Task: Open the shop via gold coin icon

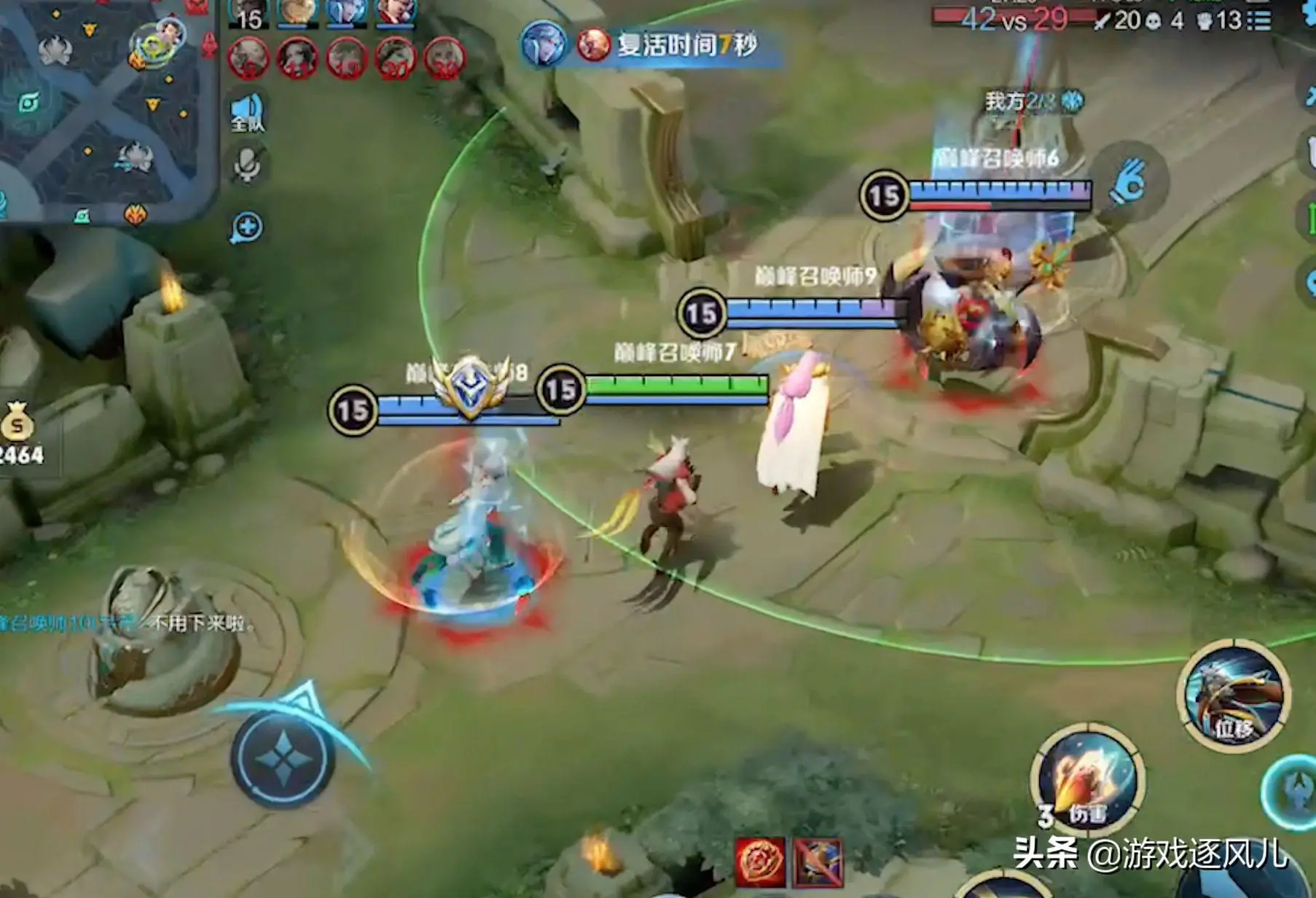Action: (x=17, y=423)
